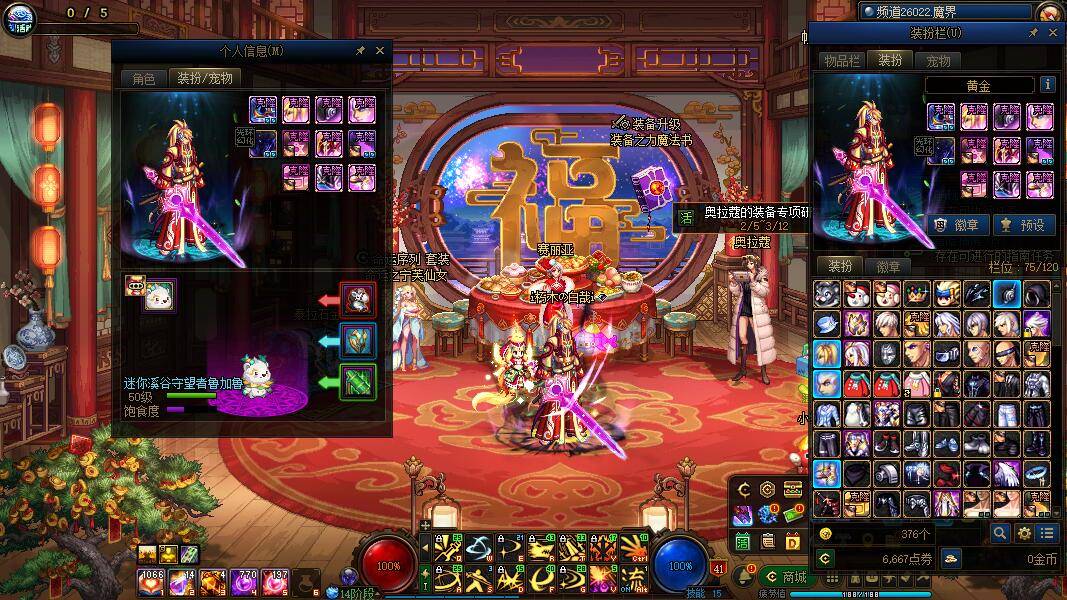
Task: Close the 个人信息 character info window
Action: pyautogui.click(x=380, y=50)
